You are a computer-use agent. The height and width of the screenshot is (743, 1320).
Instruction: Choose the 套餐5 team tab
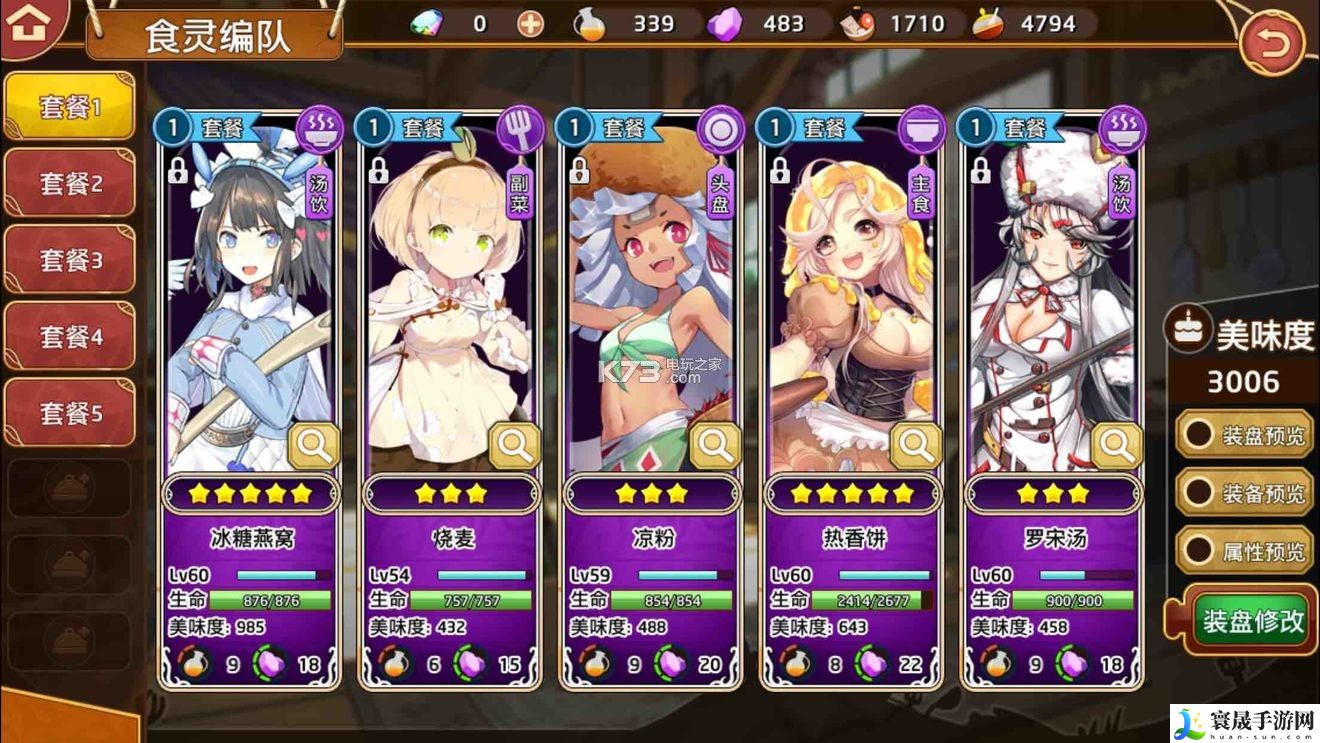[70, 412]
